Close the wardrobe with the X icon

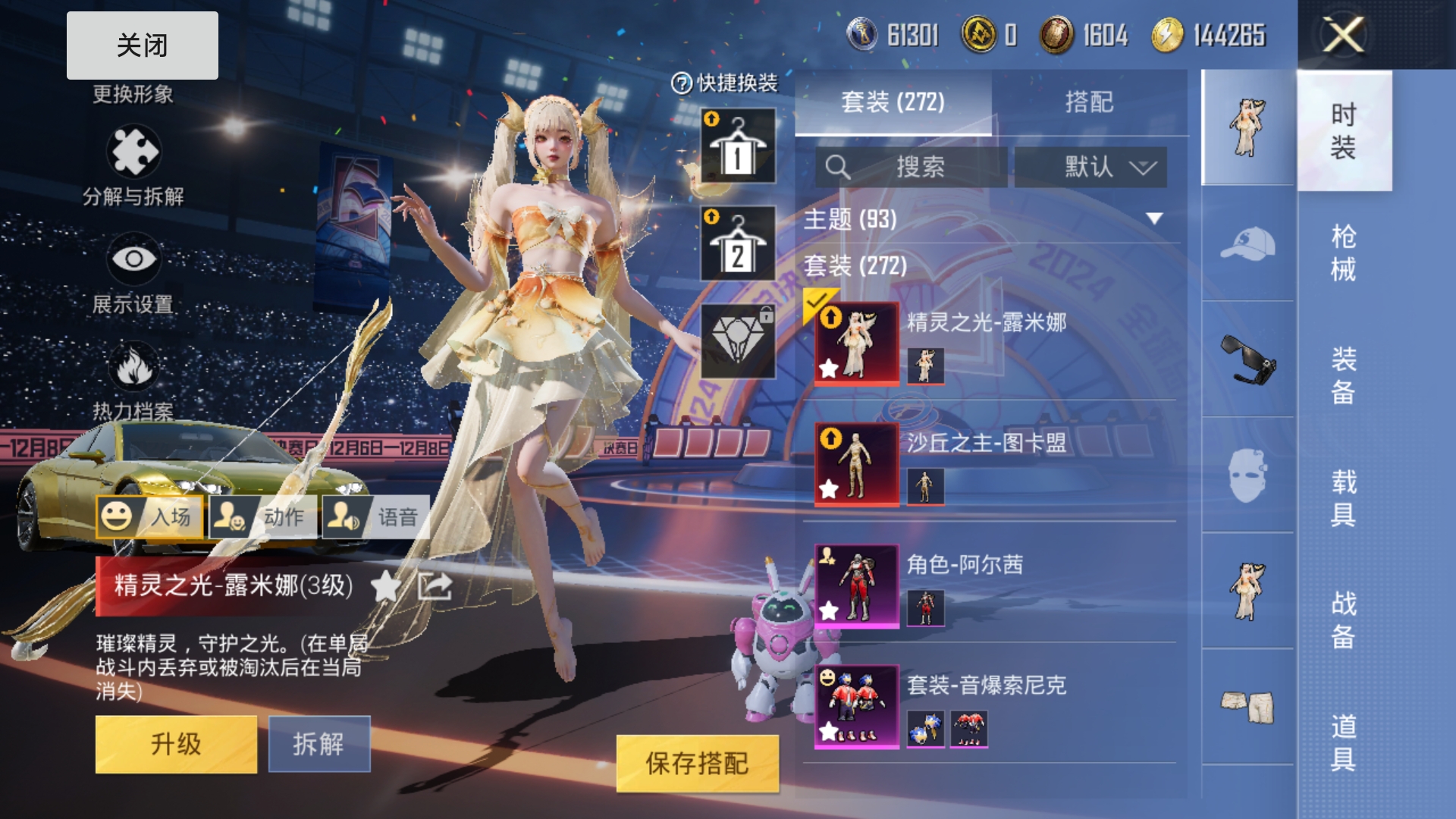click(1343, 35)
